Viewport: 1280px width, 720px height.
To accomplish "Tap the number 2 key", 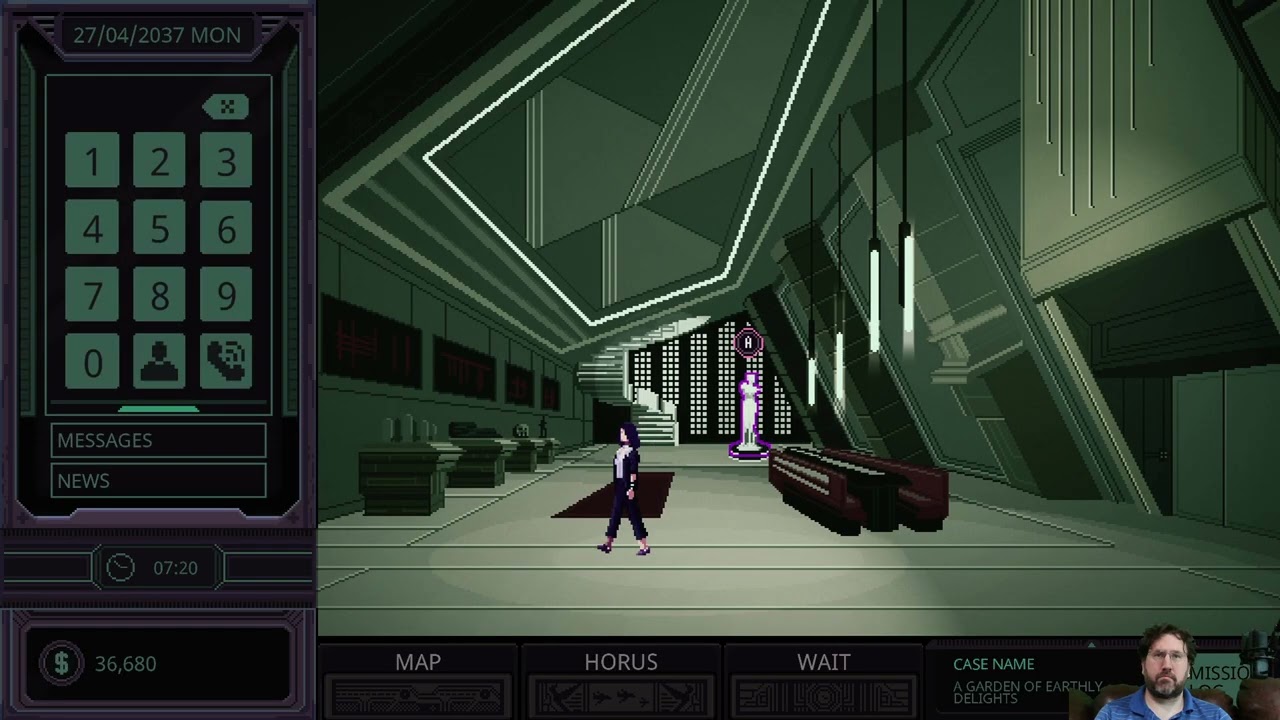I will pyautogui.click(x=159, y=161).
